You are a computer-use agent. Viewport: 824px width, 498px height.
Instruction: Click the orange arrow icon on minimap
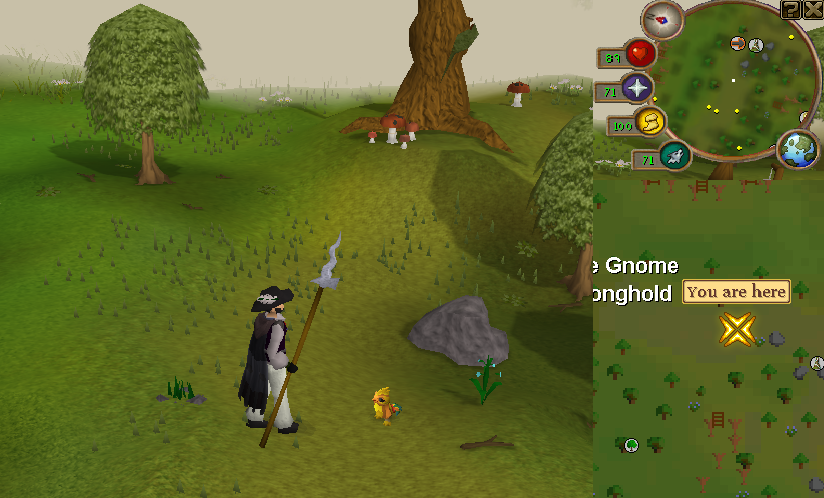[738, 43]
